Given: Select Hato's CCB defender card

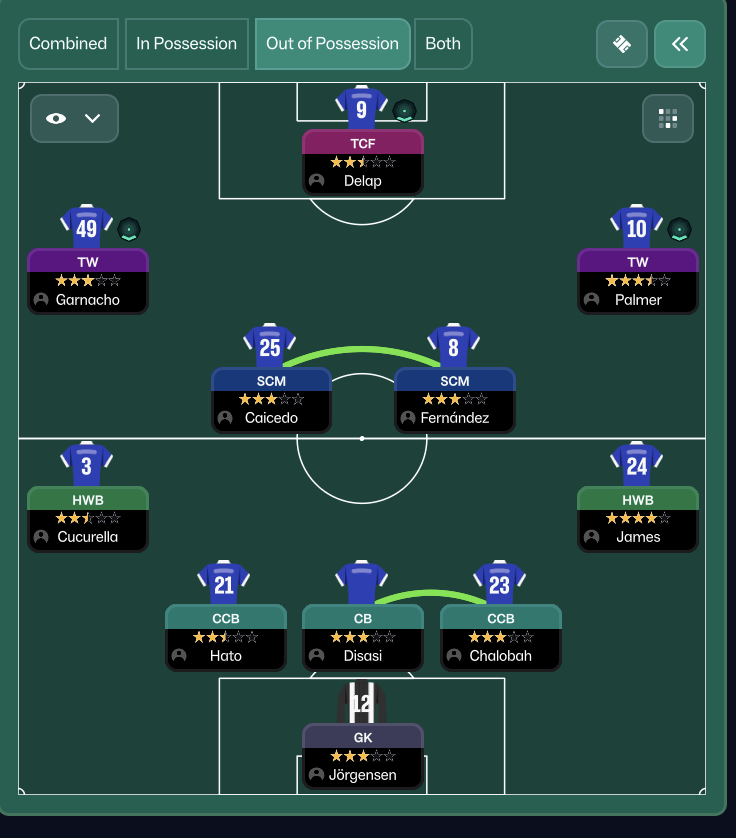Looking at the screenshot, I should [x=226, y=637].
